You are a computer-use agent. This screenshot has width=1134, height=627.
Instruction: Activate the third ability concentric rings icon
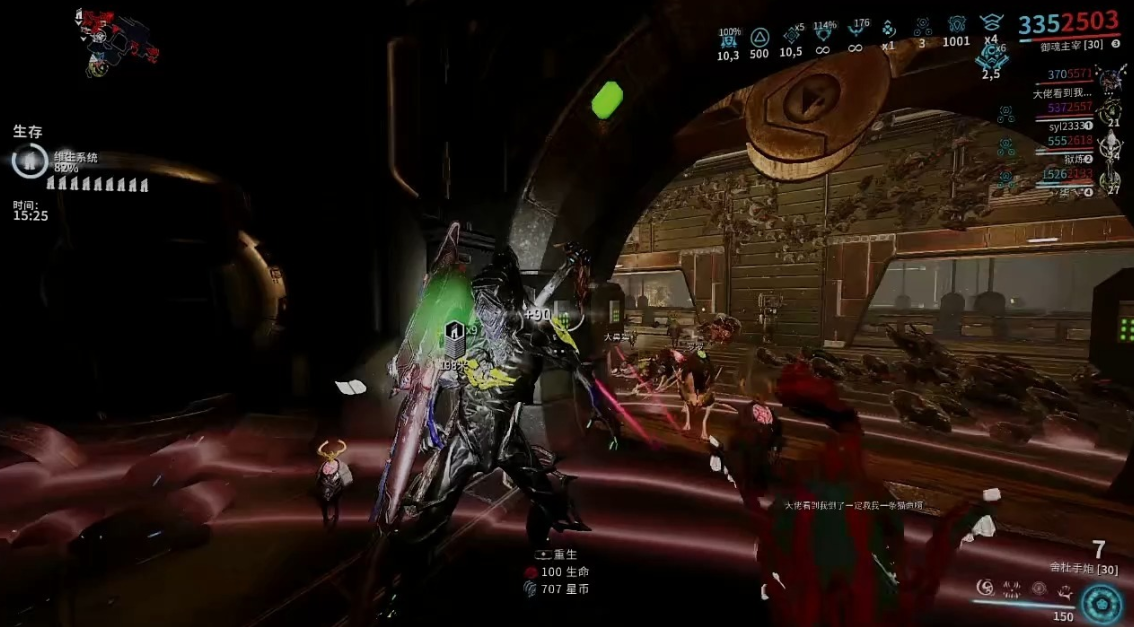pyautogui.click(x=1038, y=588)
